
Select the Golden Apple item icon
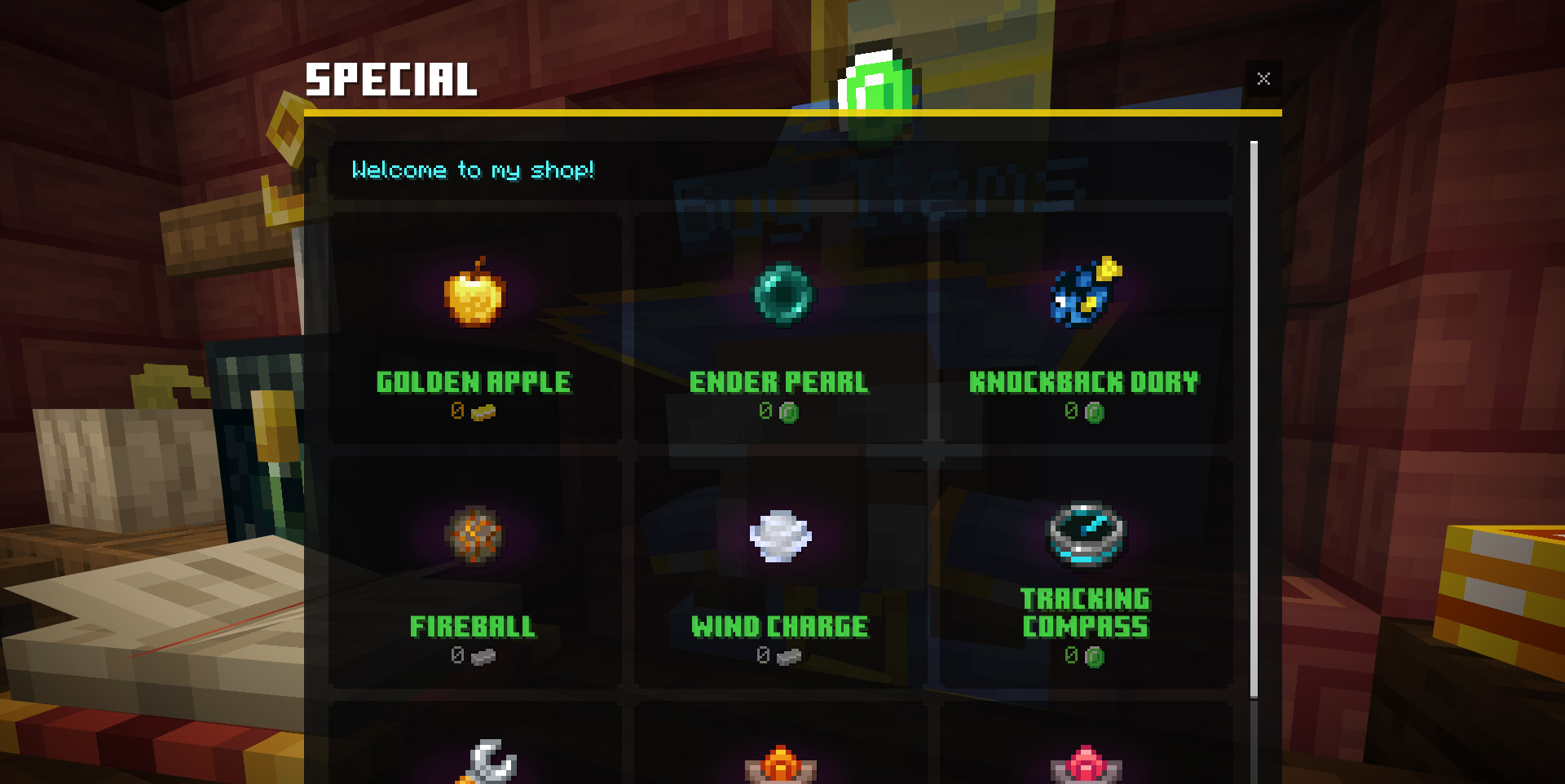(x=473, y=296)
